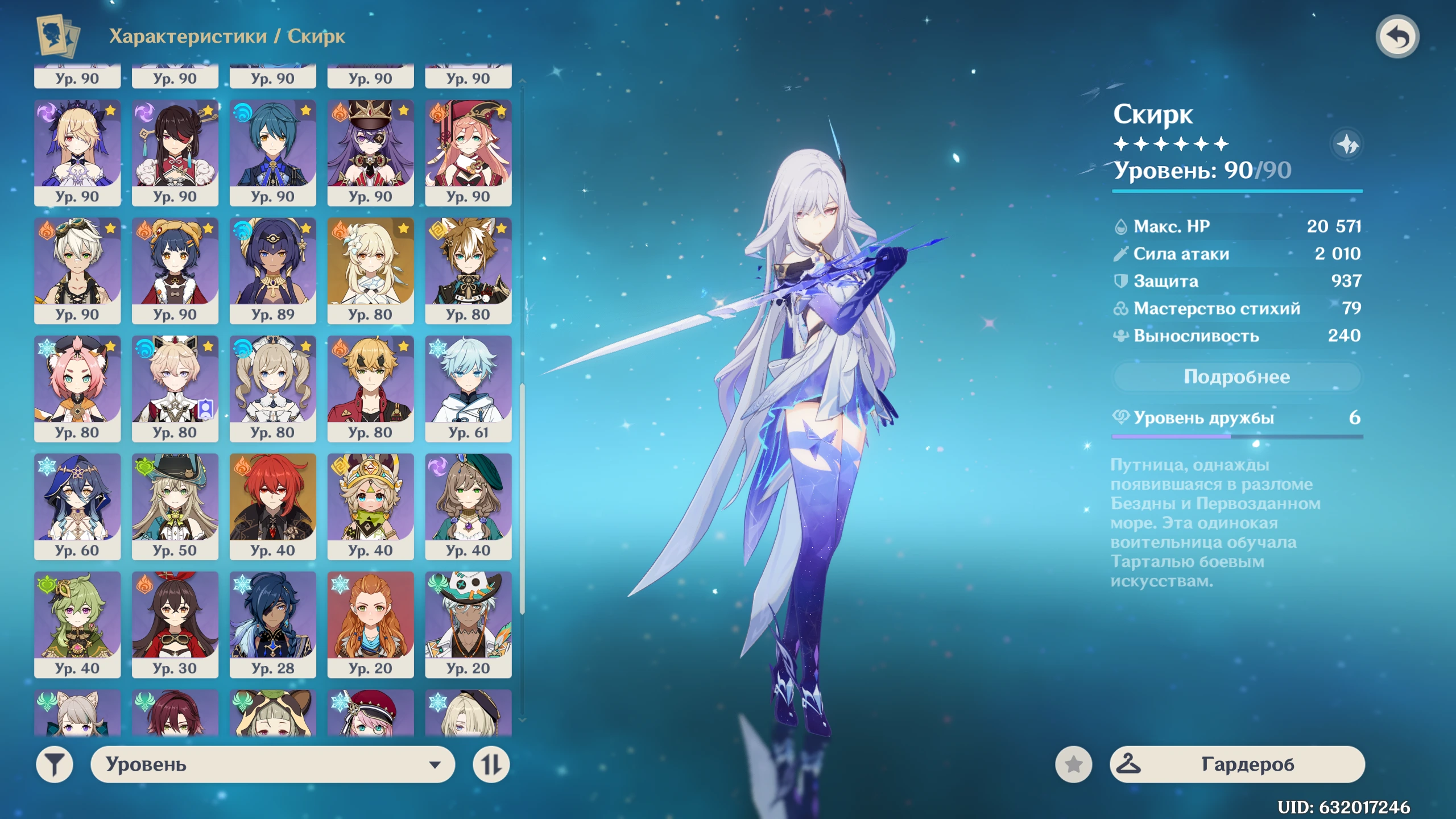Toggle the sort order arrows button
The image size is (1456, 819).
[x=491, y=764]
